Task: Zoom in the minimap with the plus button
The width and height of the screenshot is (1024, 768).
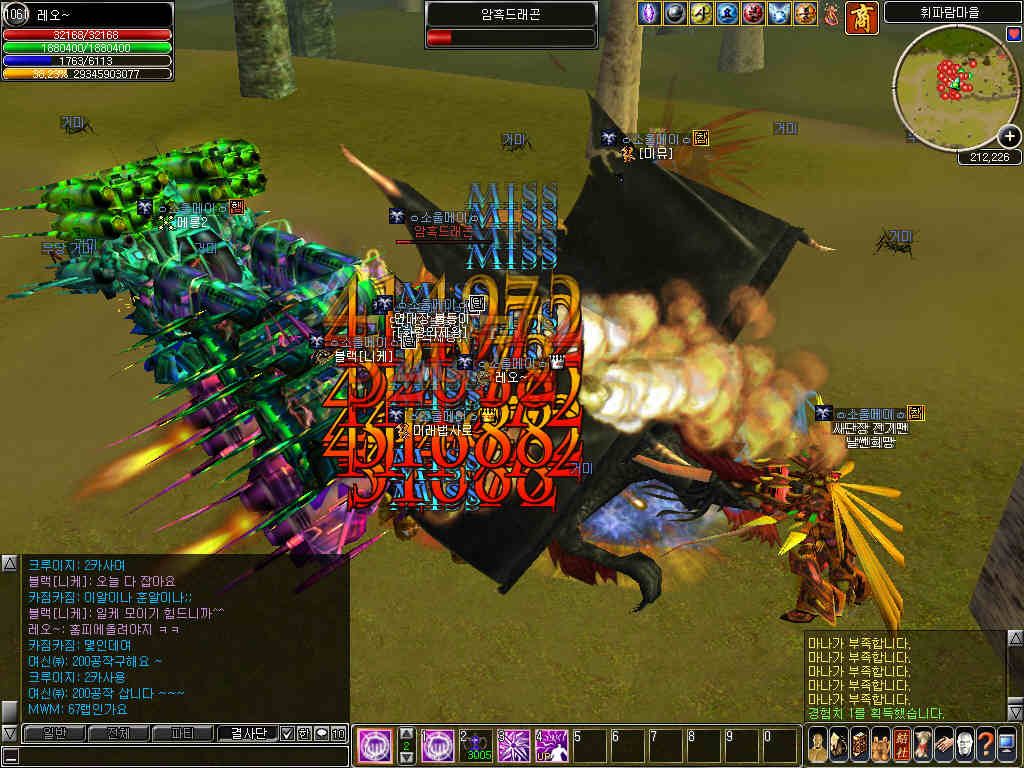Action: (x=1009, y=137)
